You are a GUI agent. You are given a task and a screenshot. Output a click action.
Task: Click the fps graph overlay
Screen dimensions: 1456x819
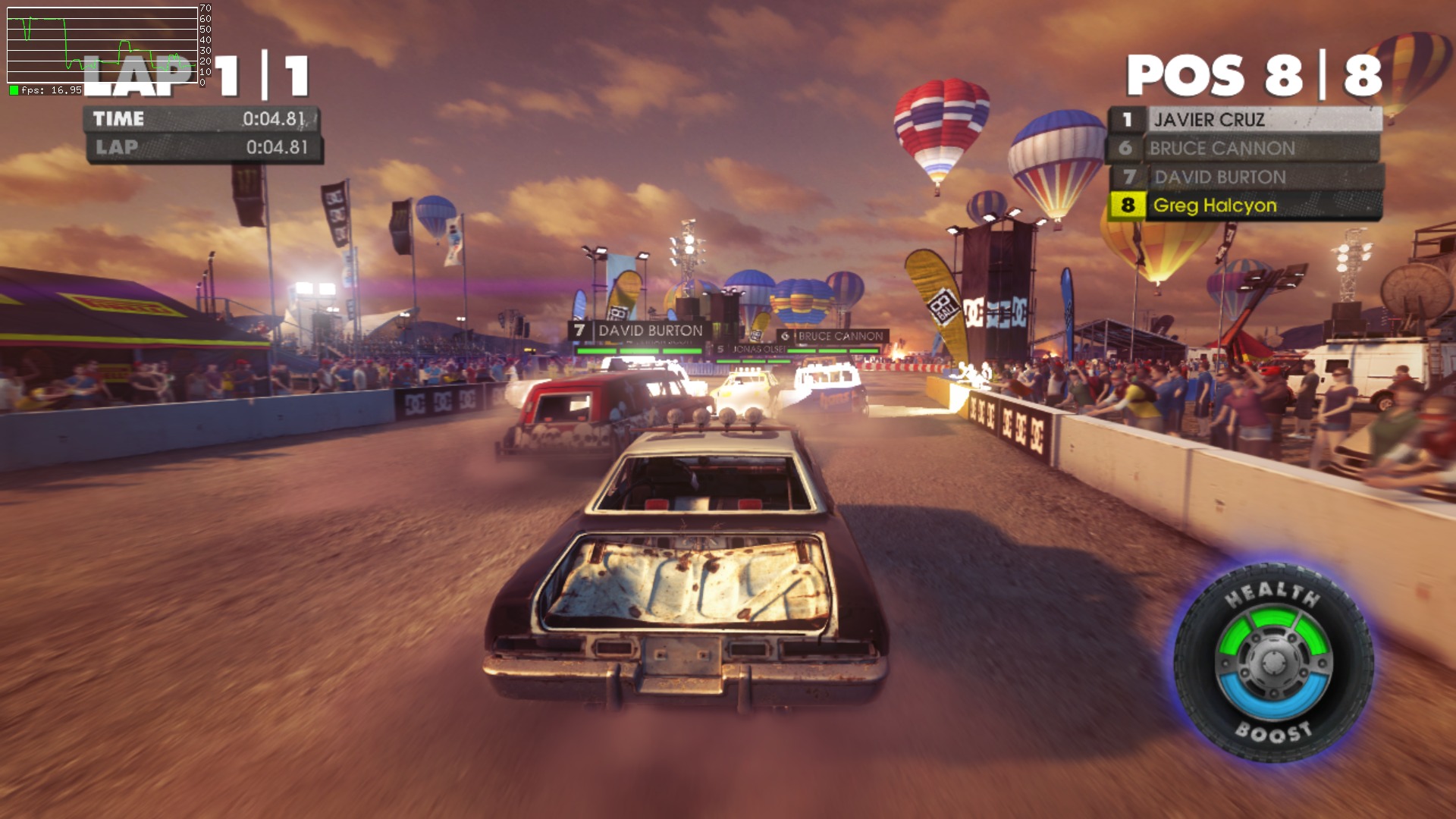(102, 45)
